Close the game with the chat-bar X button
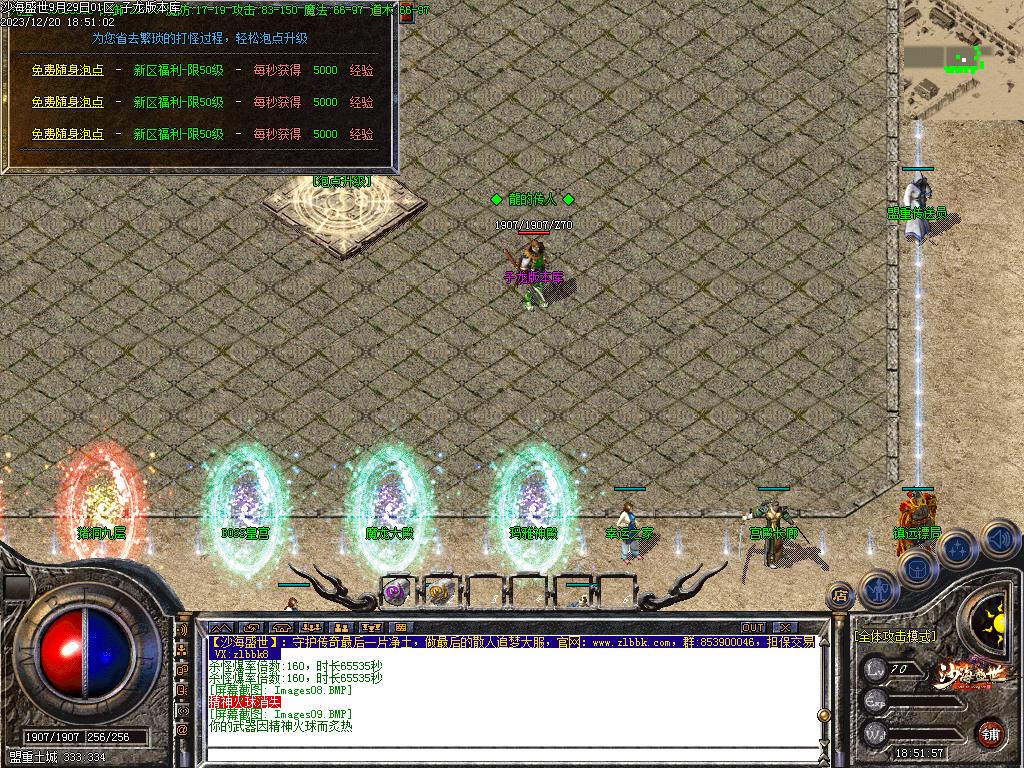Screen dimensions: 1024x768 (784, 627)
